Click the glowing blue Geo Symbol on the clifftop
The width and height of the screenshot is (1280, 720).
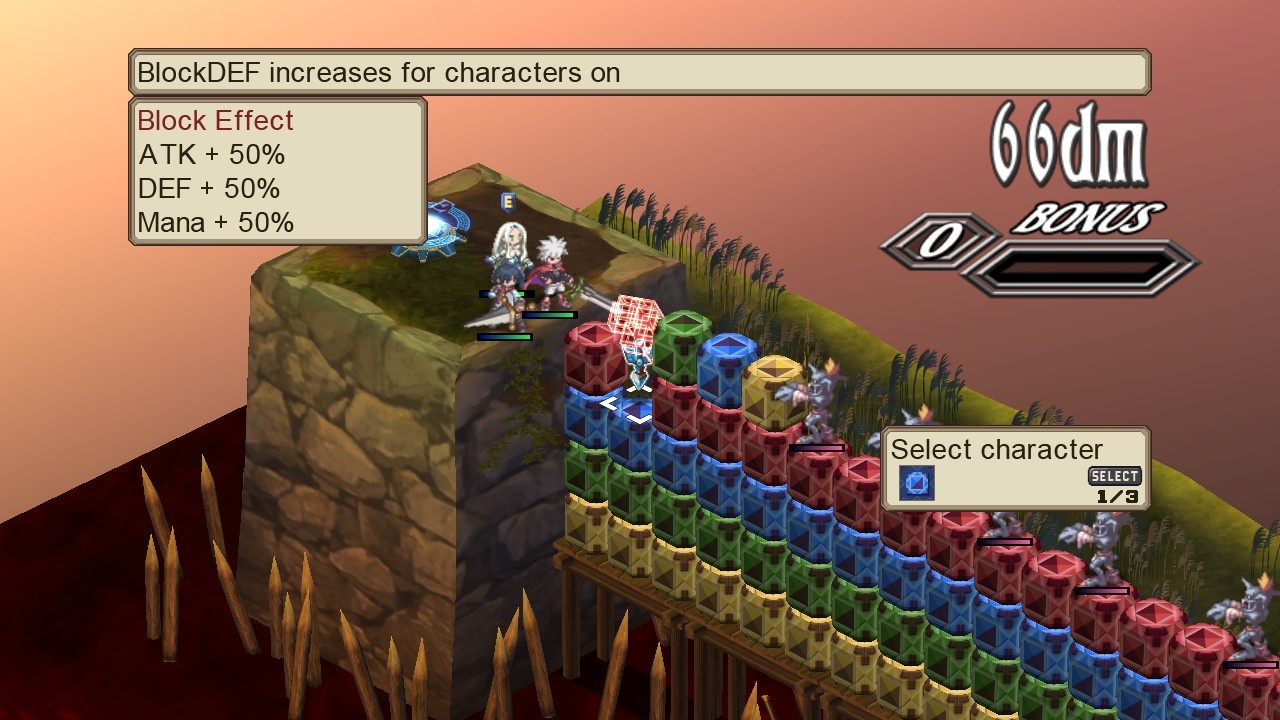(438, 228)
